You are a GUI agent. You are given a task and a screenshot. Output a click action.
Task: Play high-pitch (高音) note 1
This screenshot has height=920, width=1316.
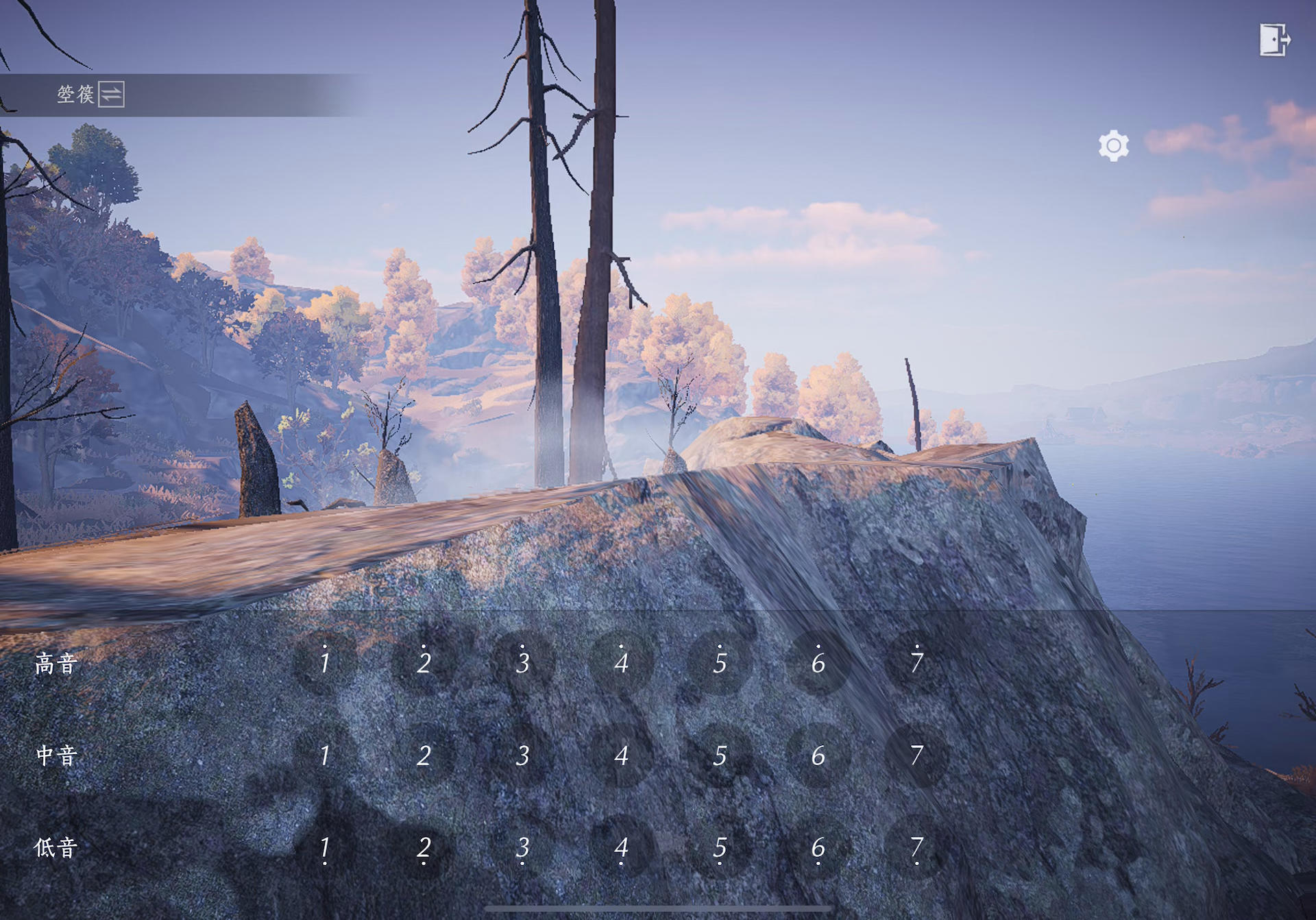[325, 662]
